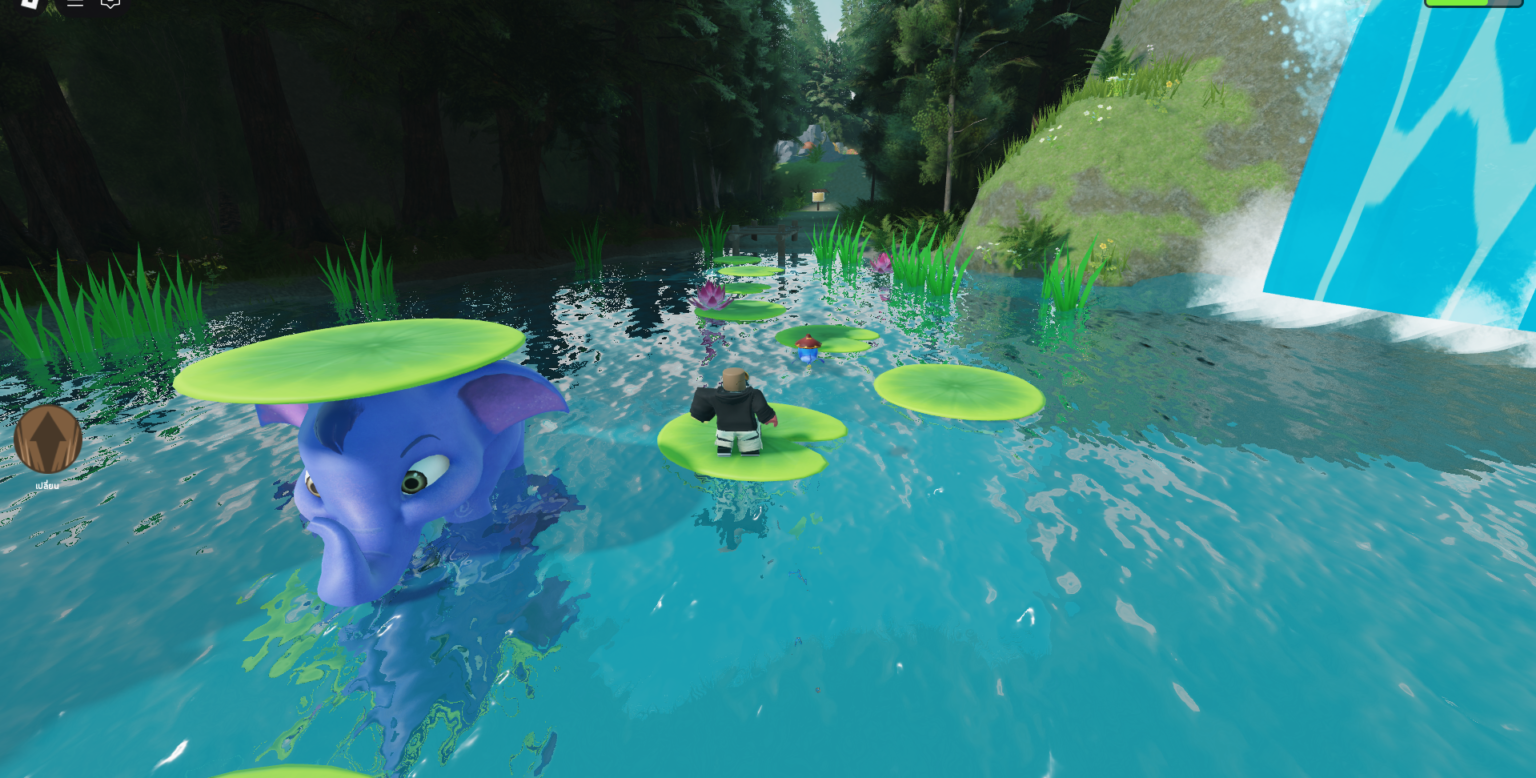This screenshot has height=778, width=1536.
Task: Click the hamburger menu icon at top left
Action: (75, 6)
